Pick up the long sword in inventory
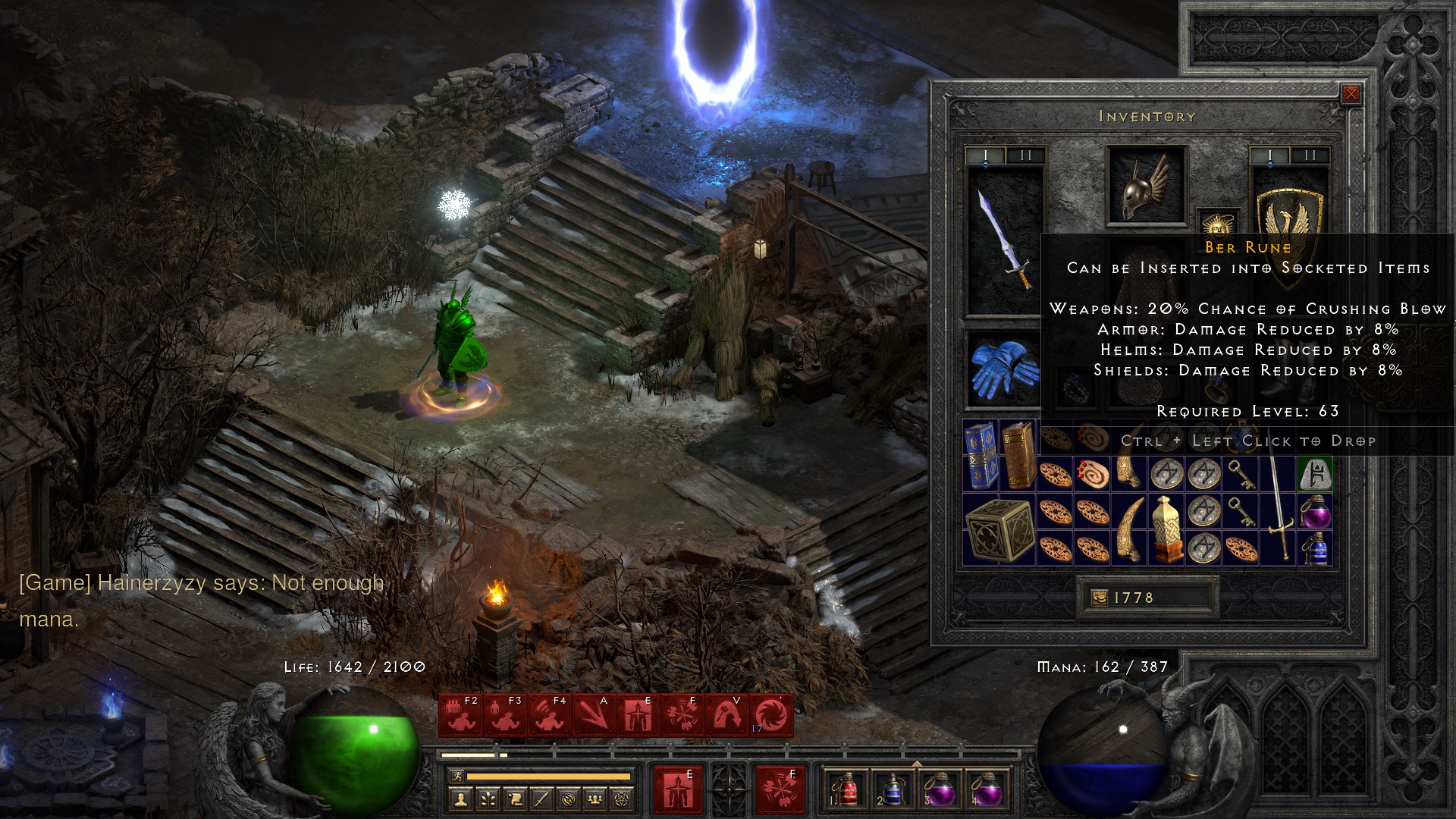 pyautogui.click(x=1279, y=508)
